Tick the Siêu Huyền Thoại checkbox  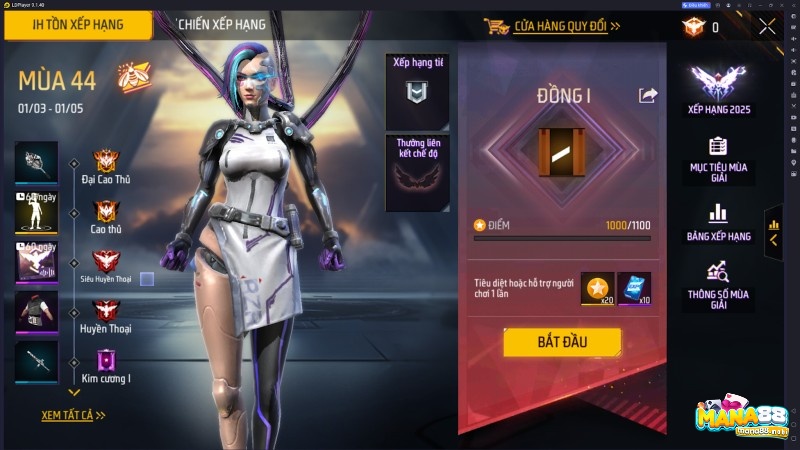click(147, 279)
